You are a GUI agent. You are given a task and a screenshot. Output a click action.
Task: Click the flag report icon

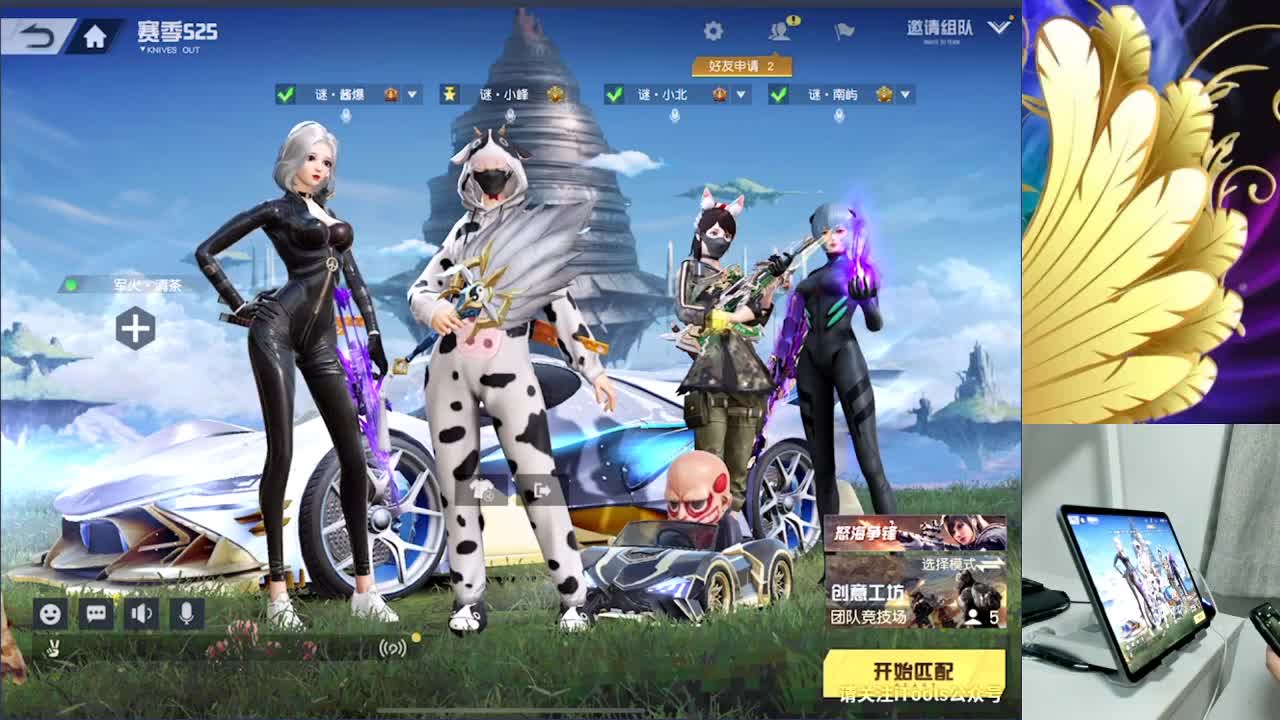[x=843, y=30]
